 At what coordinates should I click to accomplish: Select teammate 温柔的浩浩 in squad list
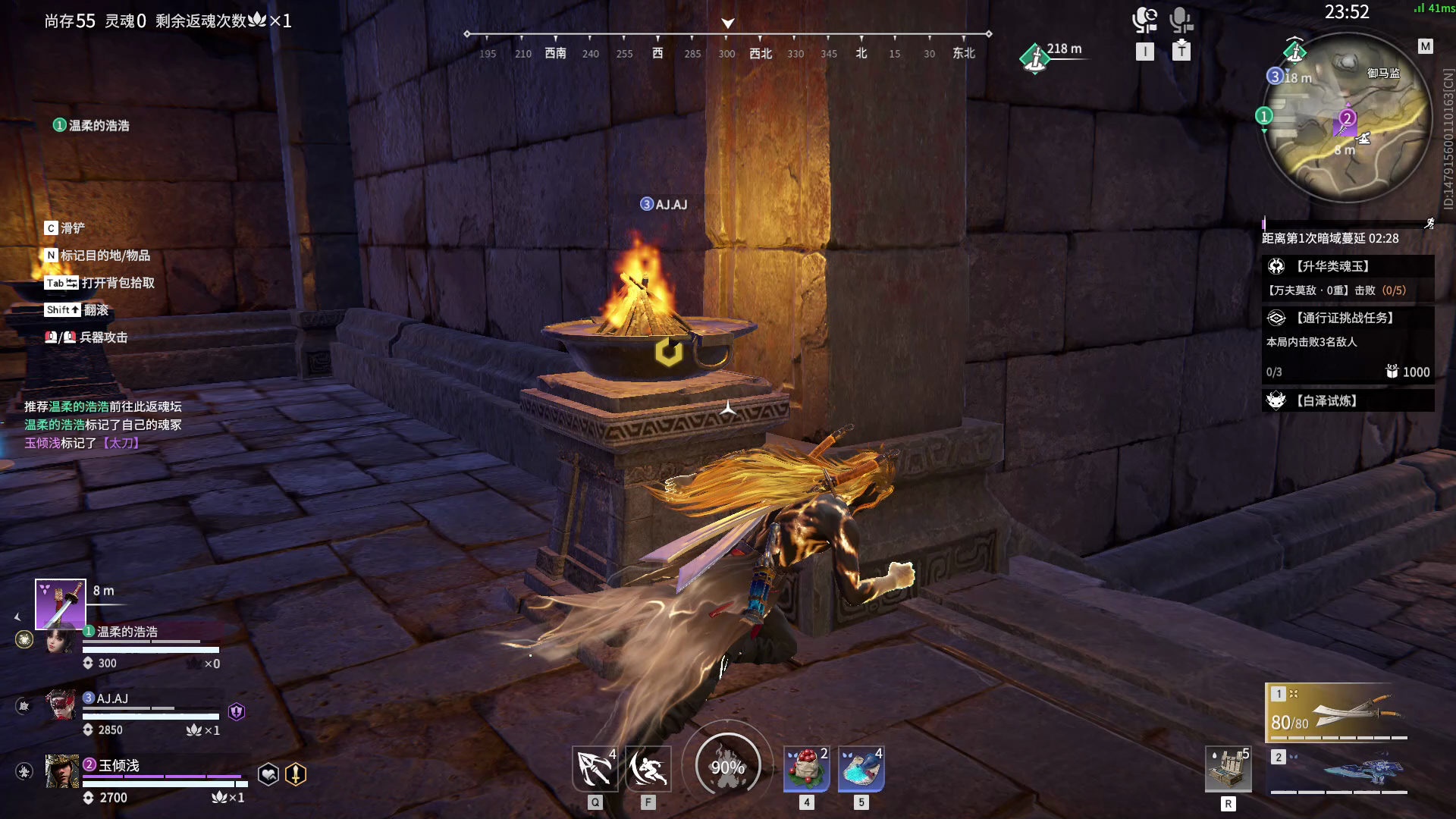tap(127, 632)
